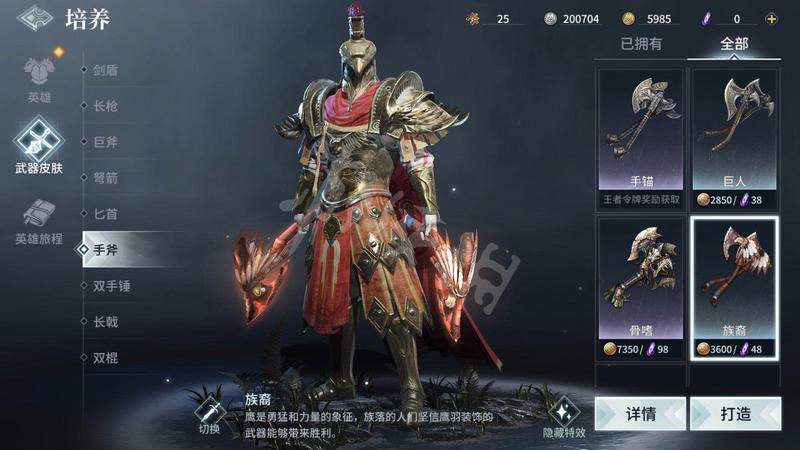The width and height of the screenshot is (800, 450).
Task: Choose the 剑盾 weapon category
Action: coord(106,71)
